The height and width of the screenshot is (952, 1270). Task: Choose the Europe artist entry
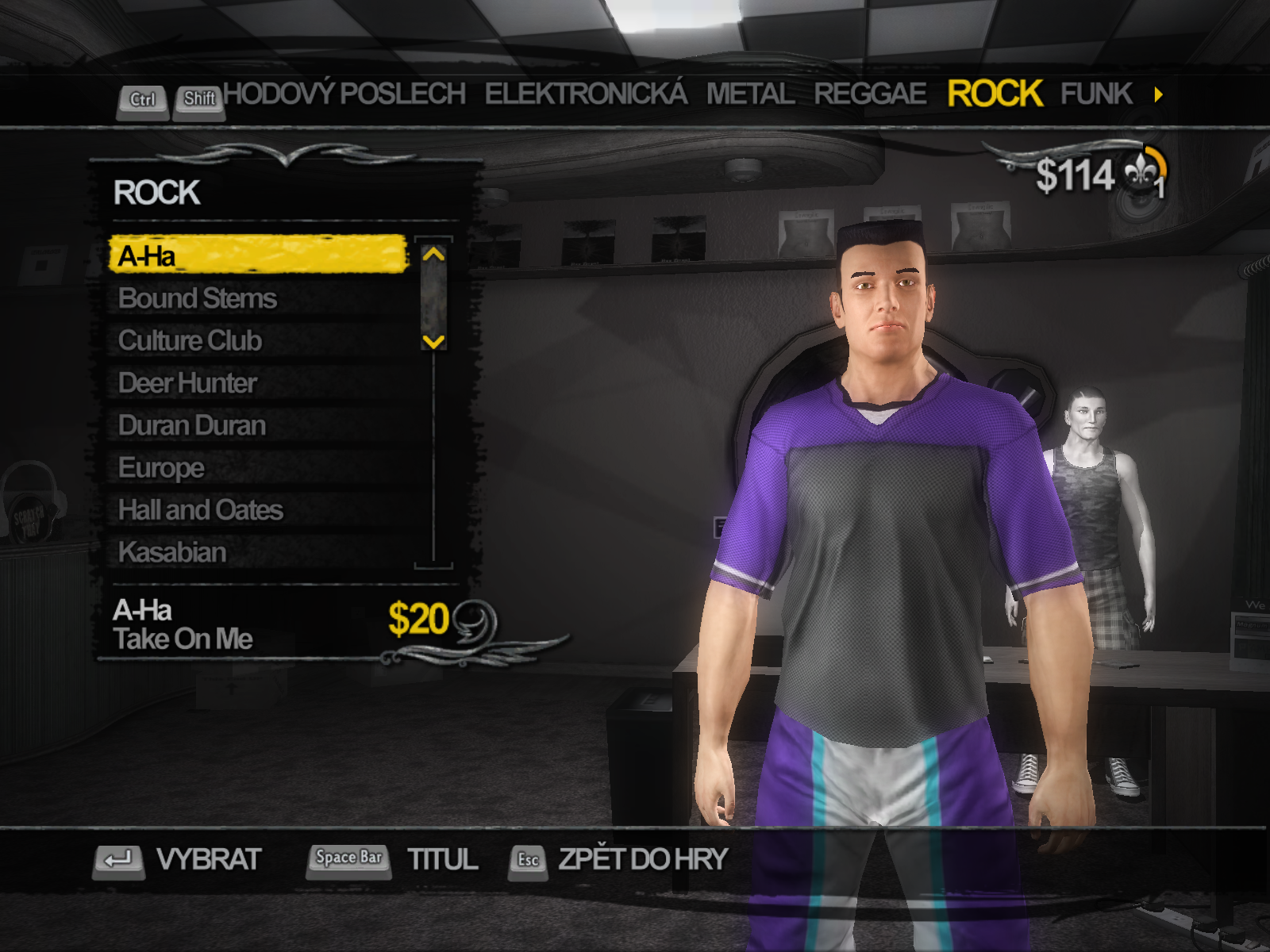161,468
